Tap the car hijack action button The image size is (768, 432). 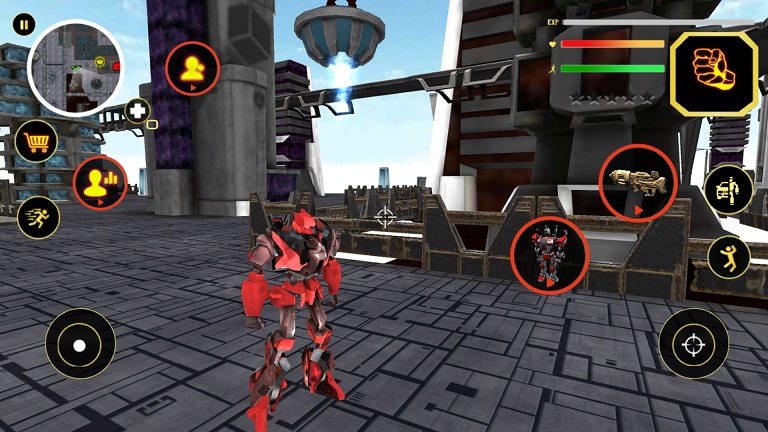(x=728, y=190)
